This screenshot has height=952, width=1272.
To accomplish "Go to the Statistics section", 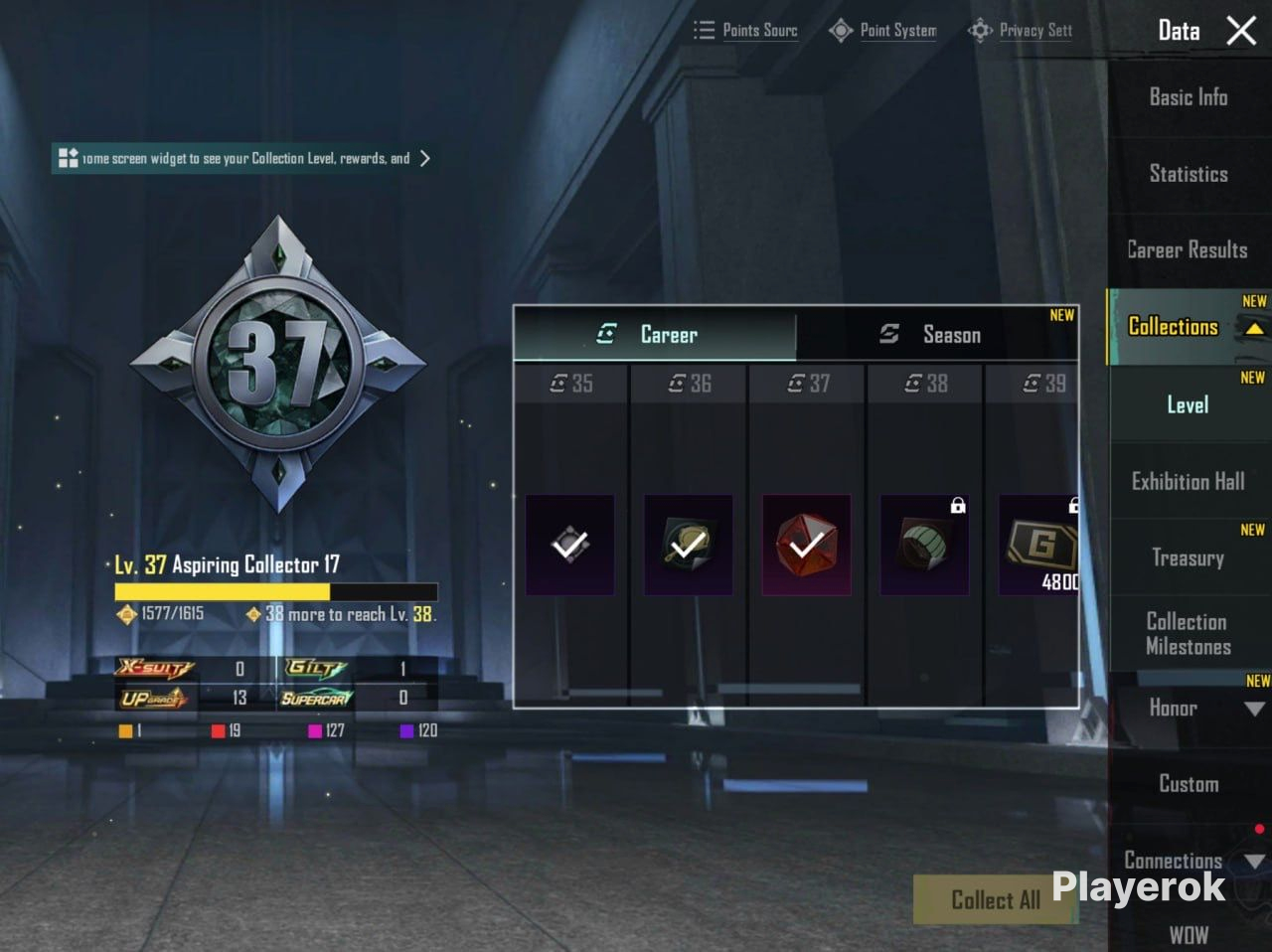I will [1188, 174].
